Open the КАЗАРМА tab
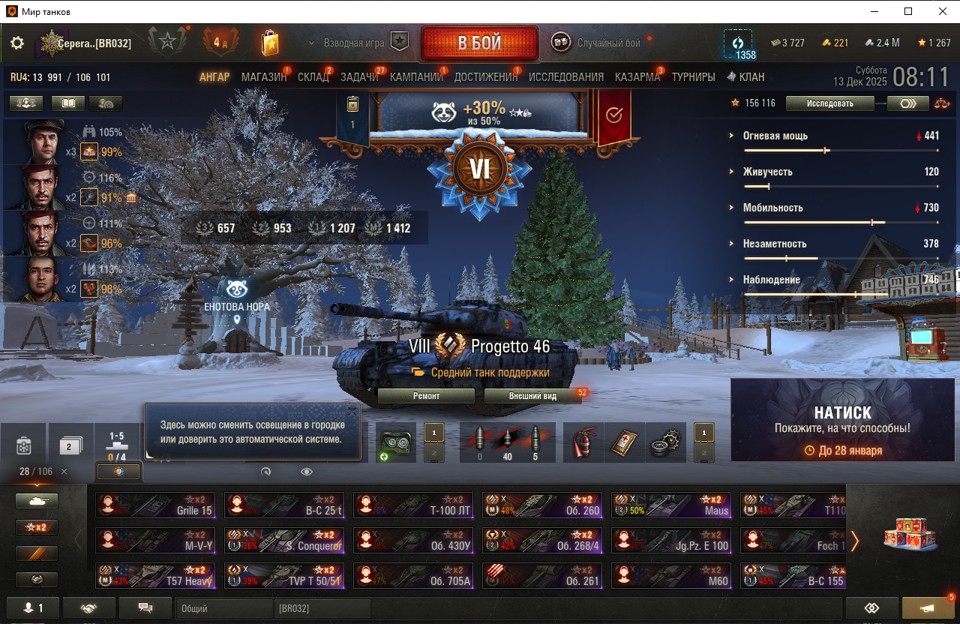 [637, 77]
